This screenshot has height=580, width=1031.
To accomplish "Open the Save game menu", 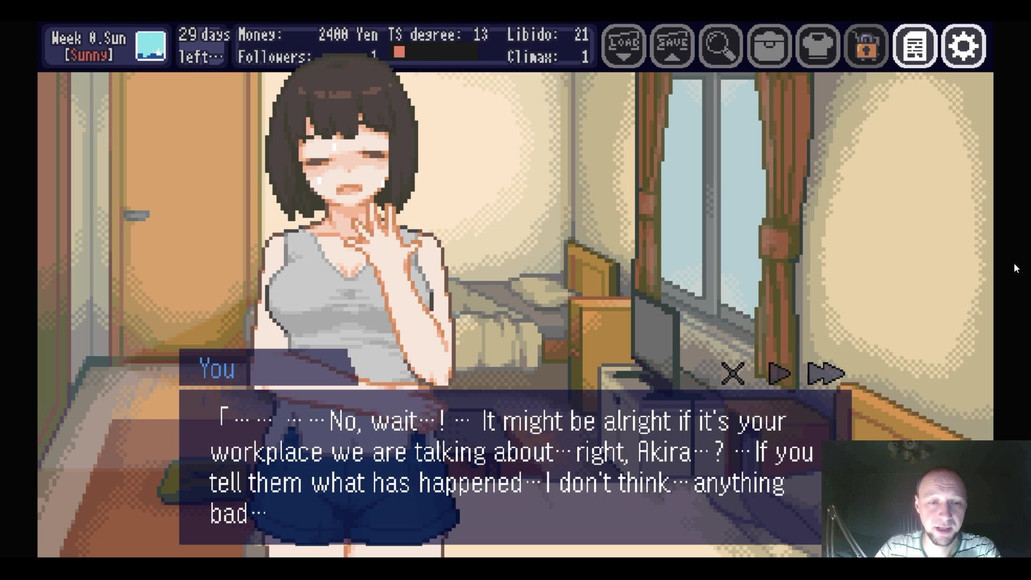I will [672, 46].
